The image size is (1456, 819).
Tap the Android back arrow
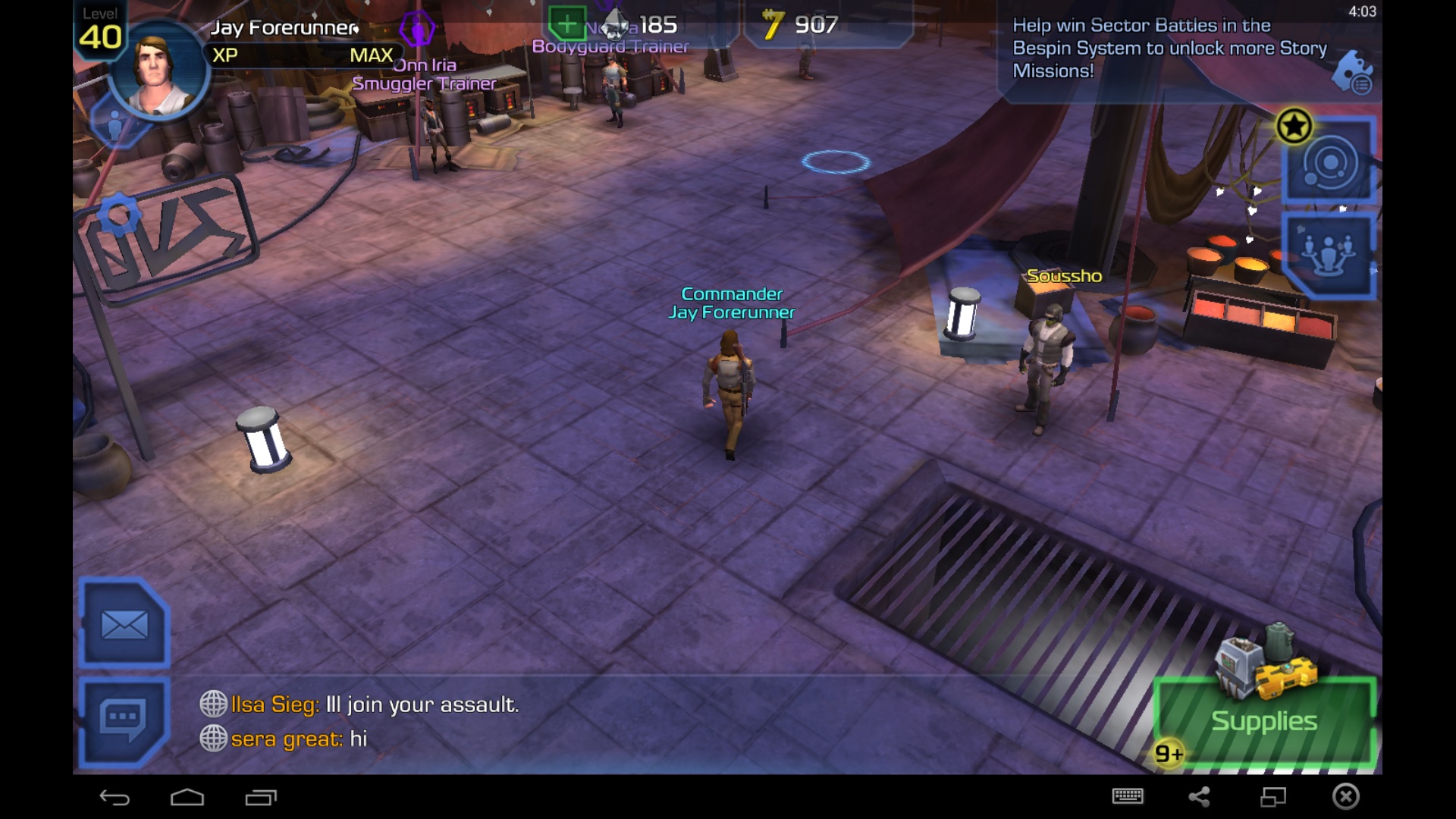[115, 797]
